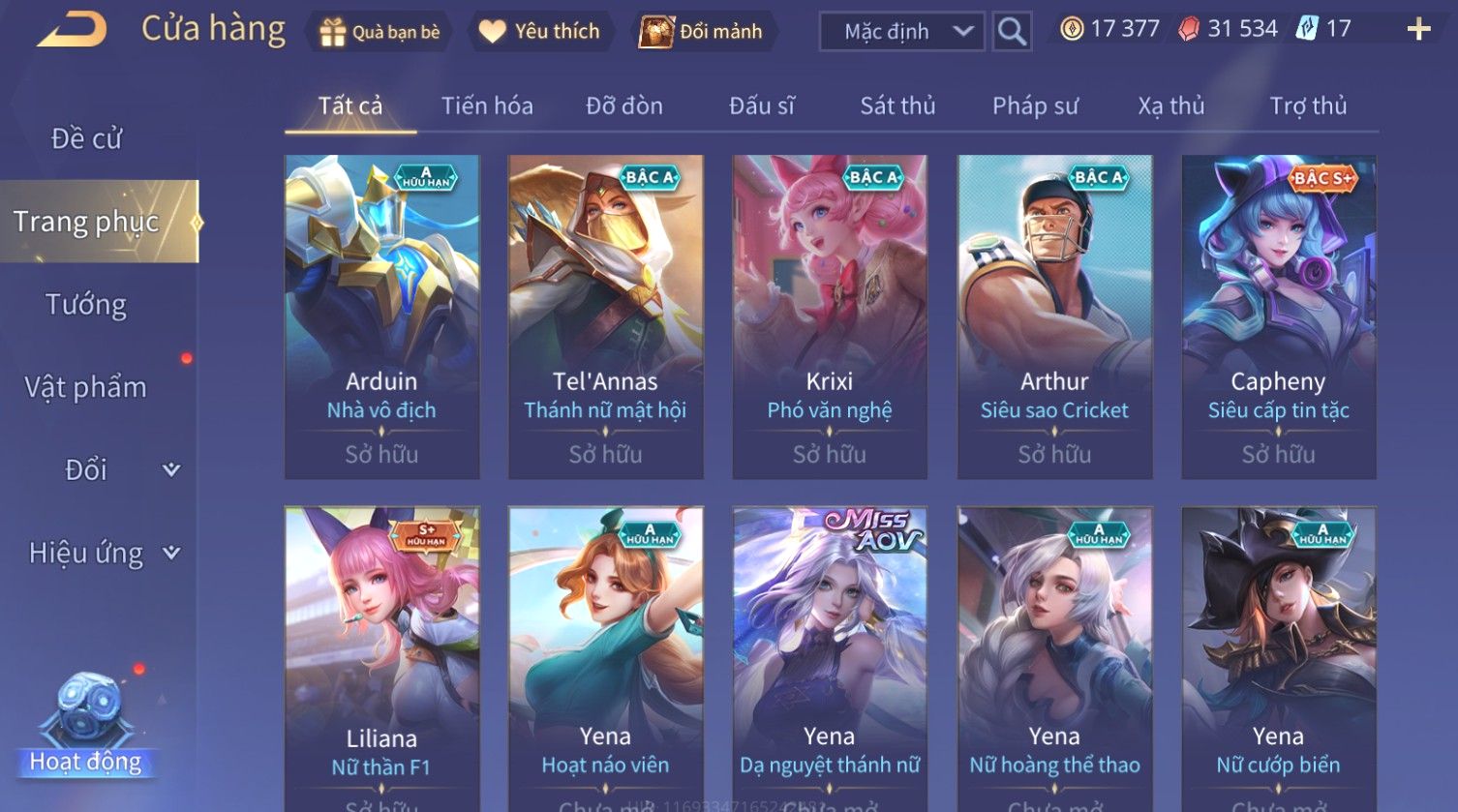Image resolution: width=1458 pixels, height=812 pixels.
Task: Open the Vật phẩm items section
Action: tap(86, 387)
